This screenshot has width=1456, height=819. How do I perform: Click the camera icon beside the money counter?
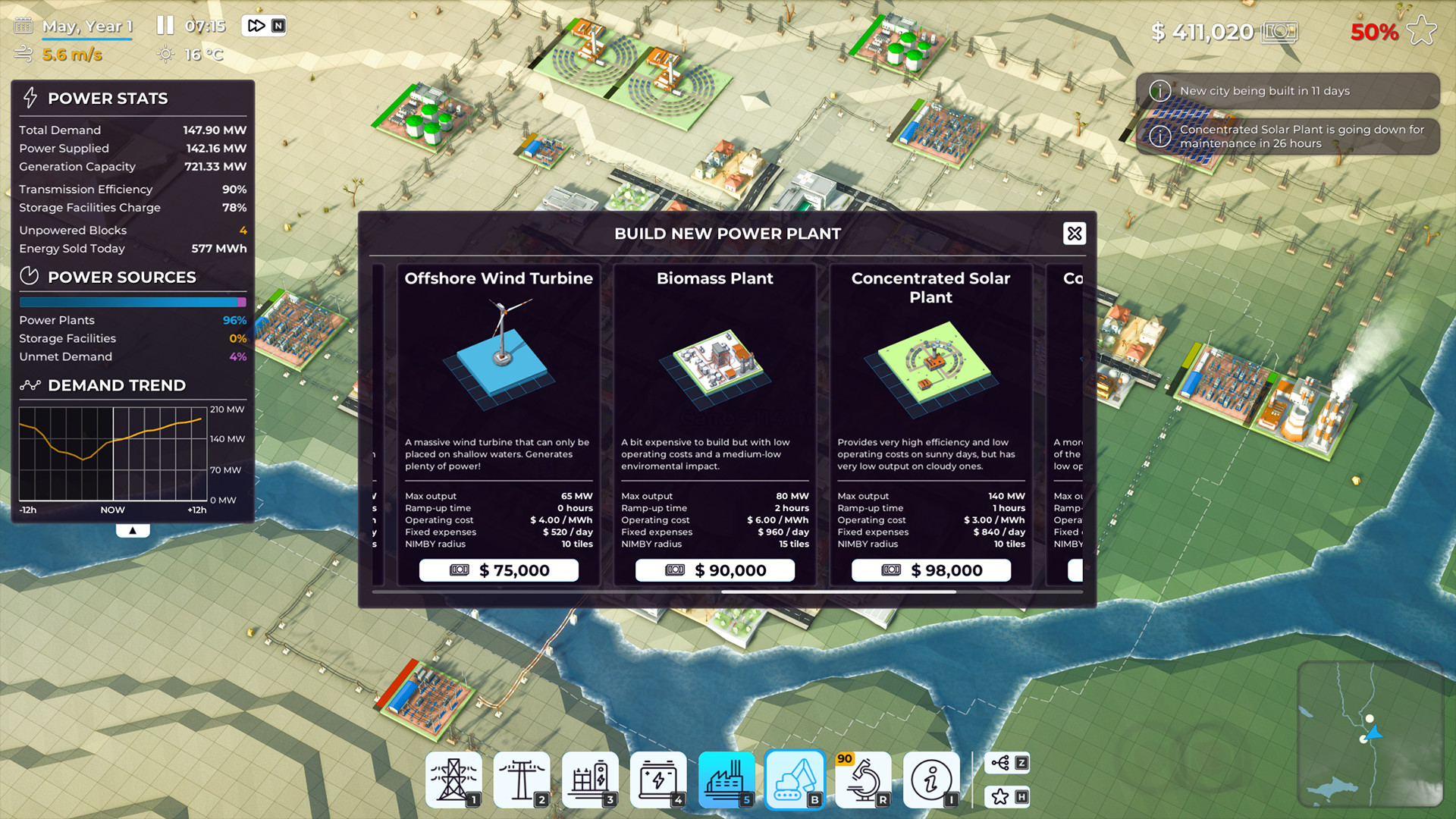(x=1280, y=32)
